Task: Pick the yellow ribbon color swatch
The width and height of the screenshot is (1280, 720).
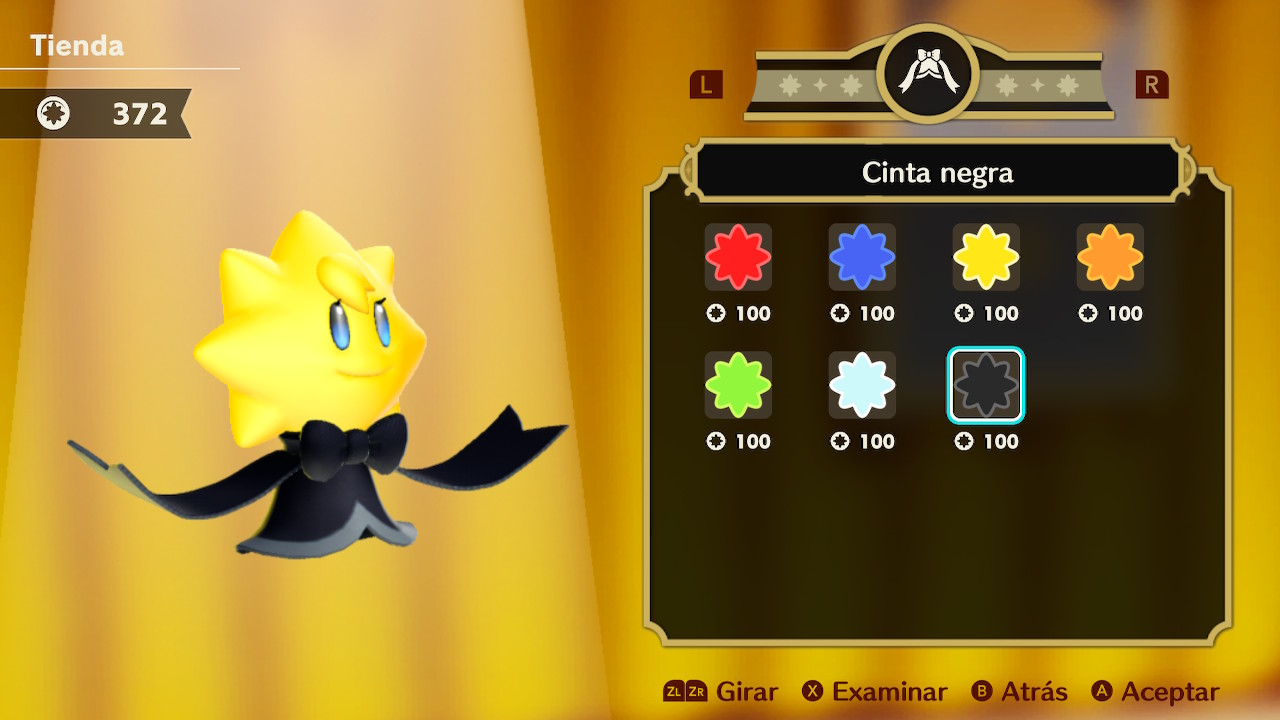Action: [x=986, y=257]
